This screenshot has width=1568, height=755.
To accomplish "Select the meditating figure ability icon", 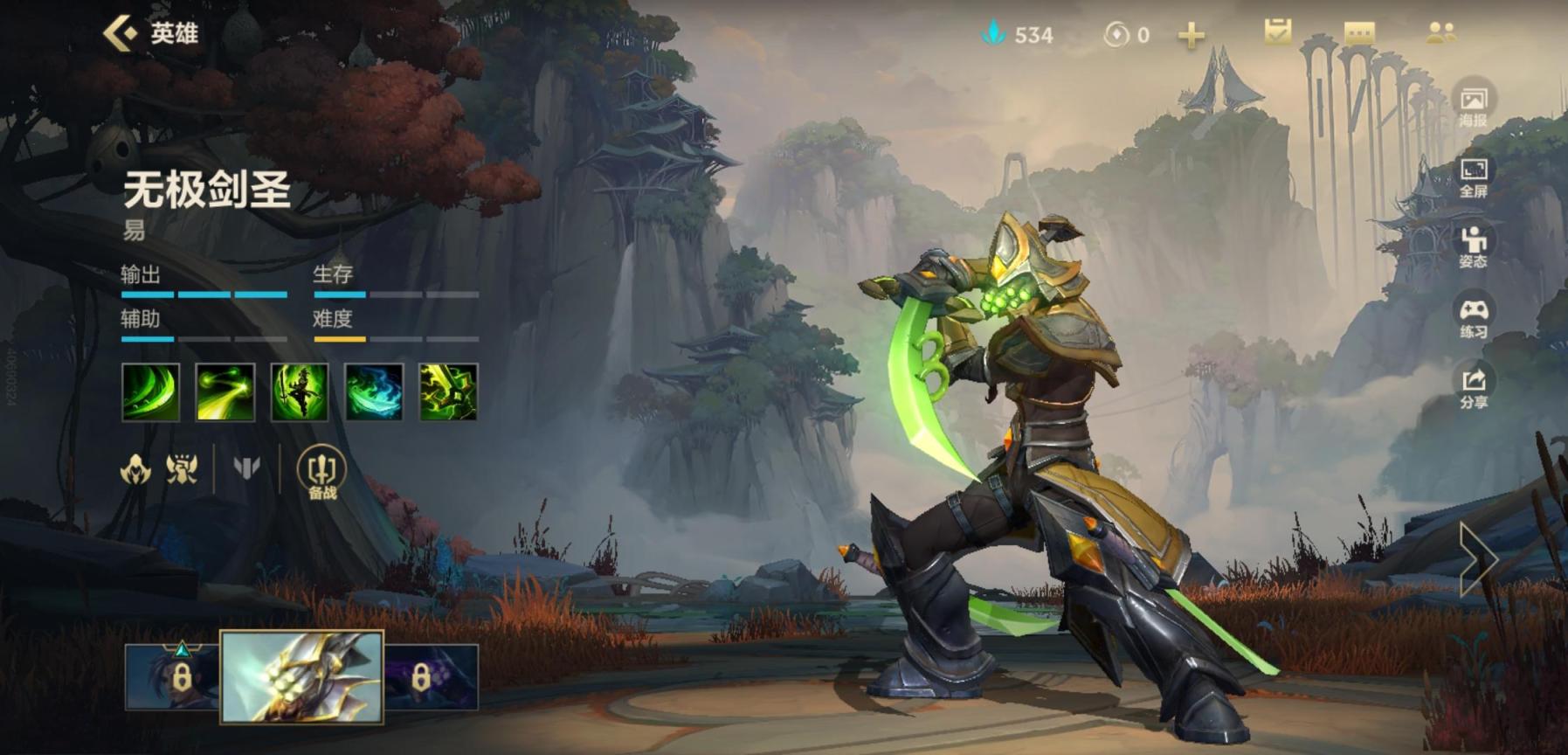I will 300,392.
